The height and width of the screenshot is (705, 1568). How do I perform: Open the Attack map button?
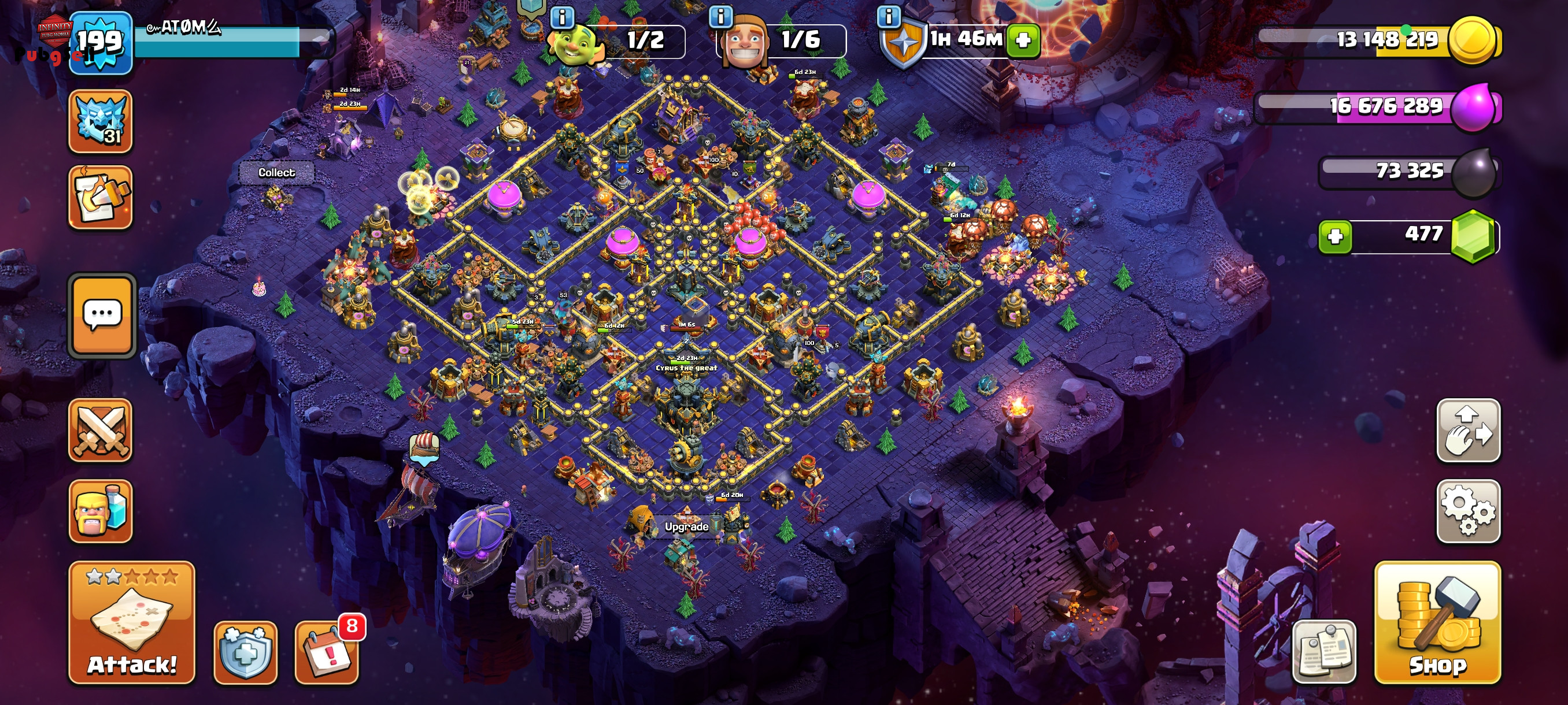[x=131, y=623]
